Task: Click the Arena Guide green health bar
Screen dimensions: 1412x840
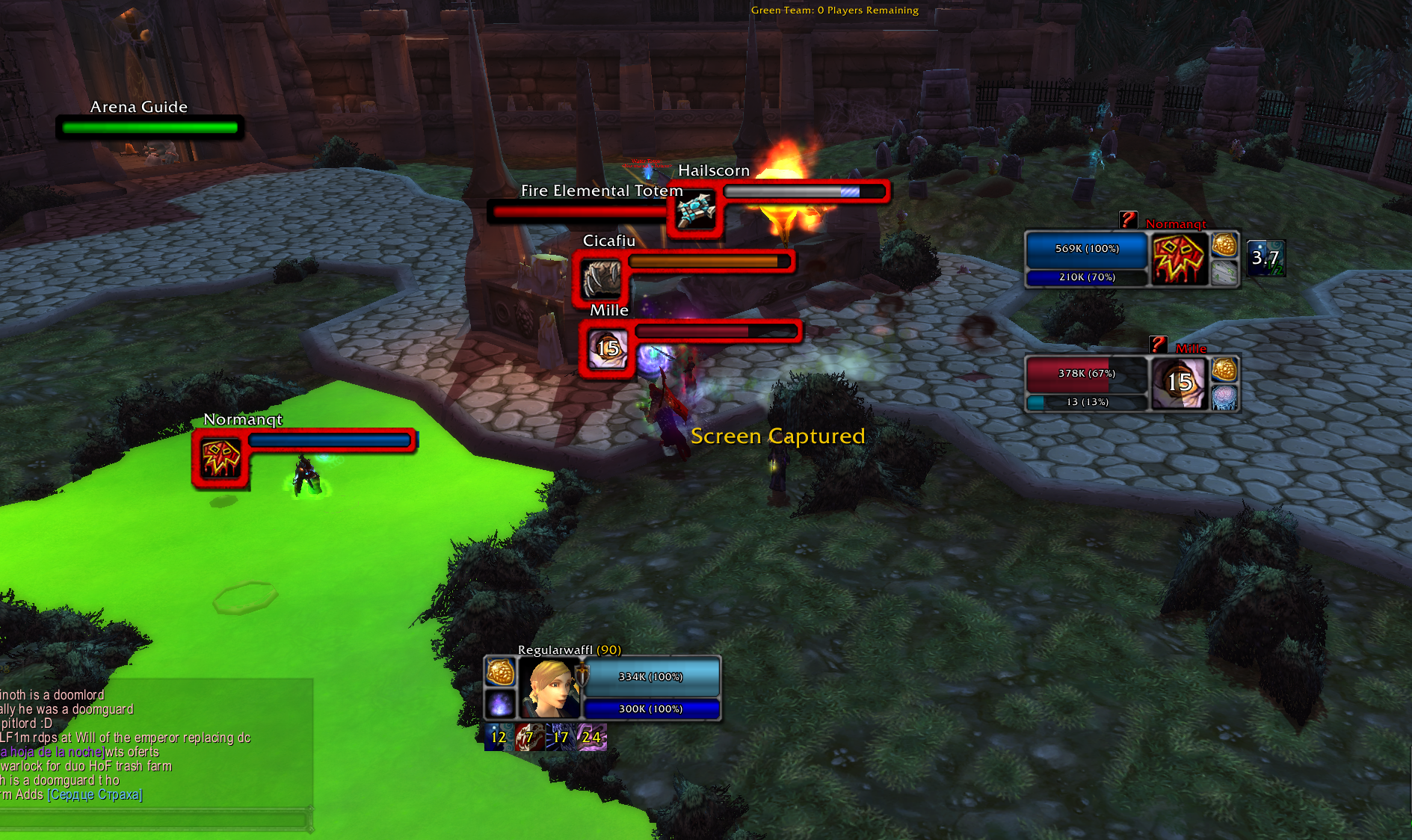Action: coord(149,127)
